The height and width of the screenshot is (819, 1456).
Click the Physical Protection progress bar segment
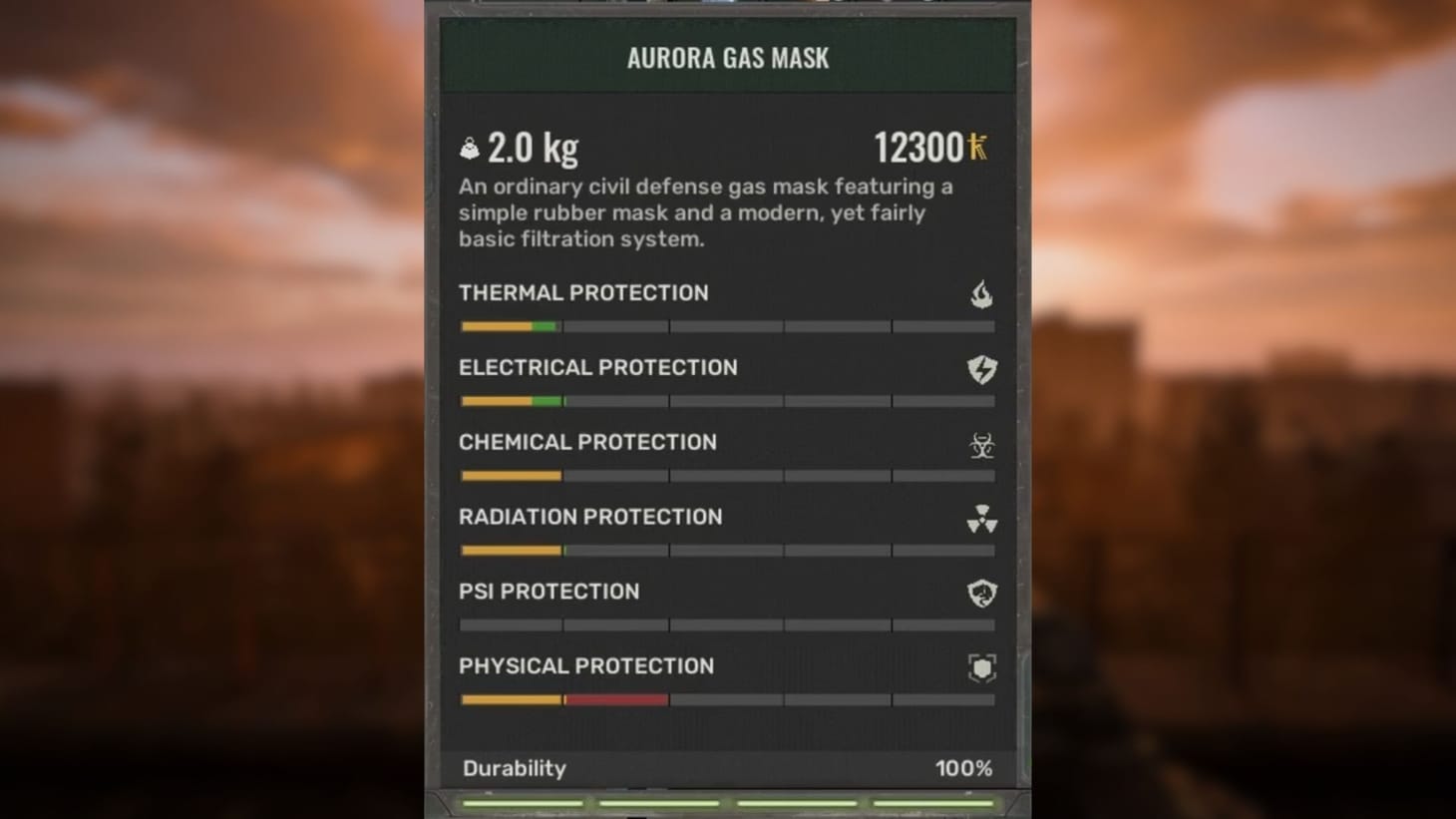click(725, 699)
